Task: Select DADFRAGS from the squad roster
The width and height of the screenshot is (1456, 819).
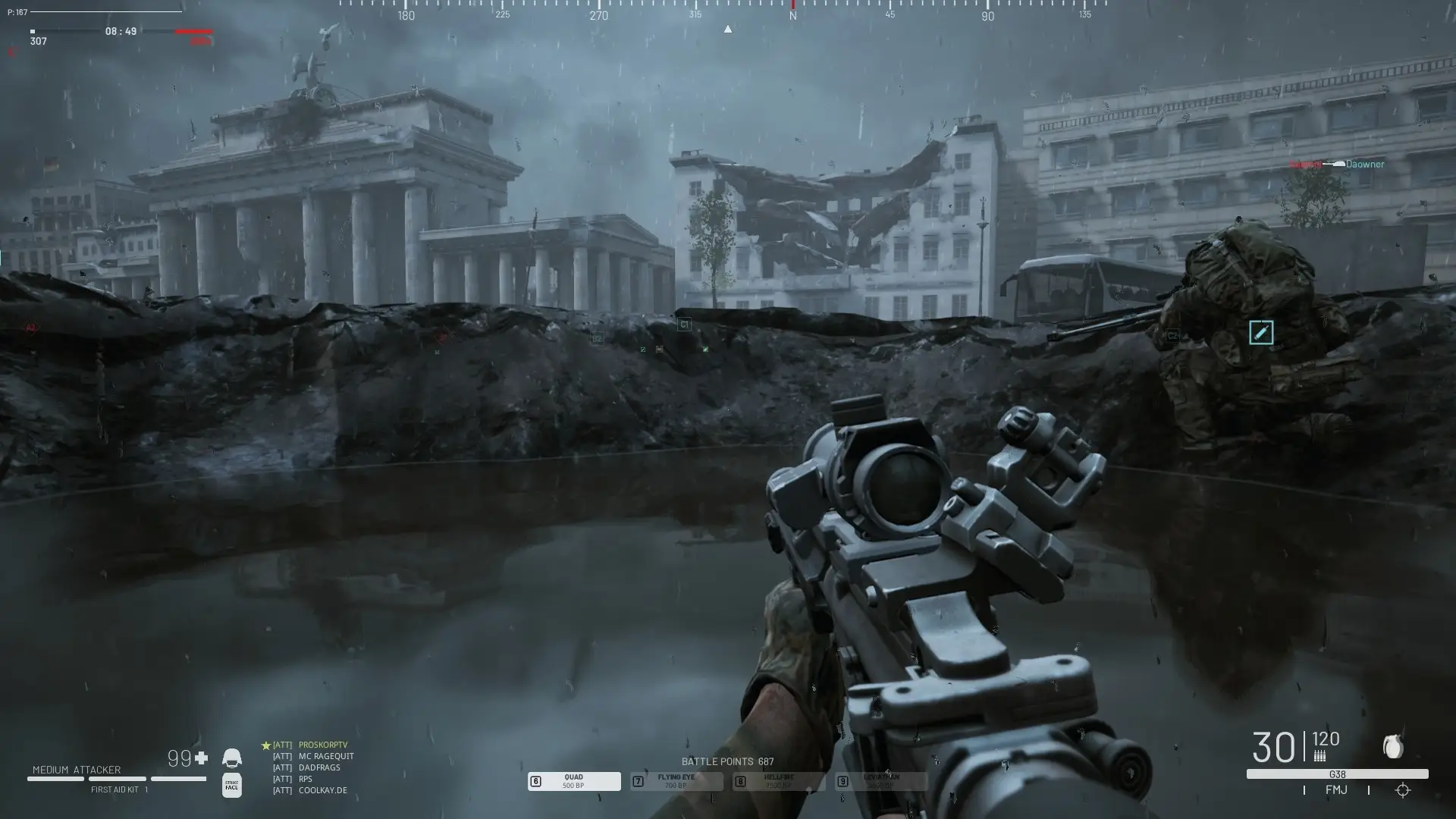Action: coord(319,767)
